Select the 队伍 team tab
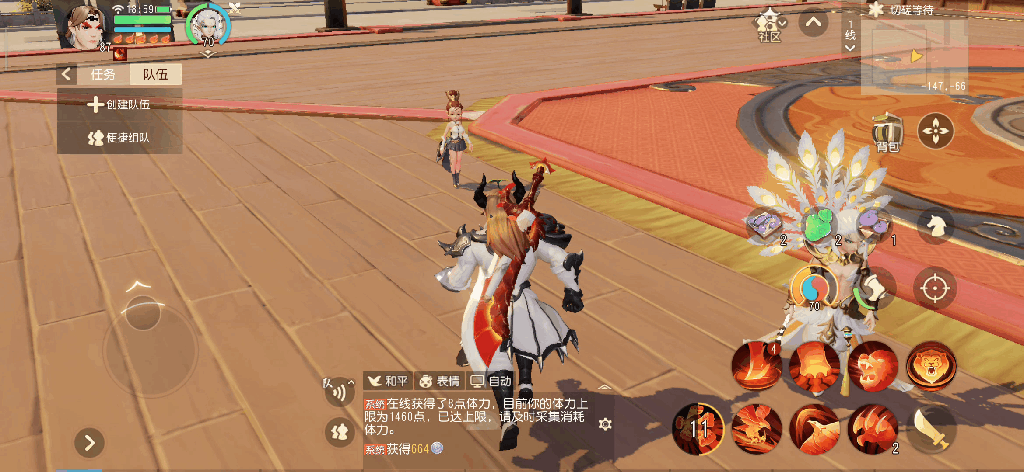Viewport: 1024px width, 472px height. coord(155,74)
